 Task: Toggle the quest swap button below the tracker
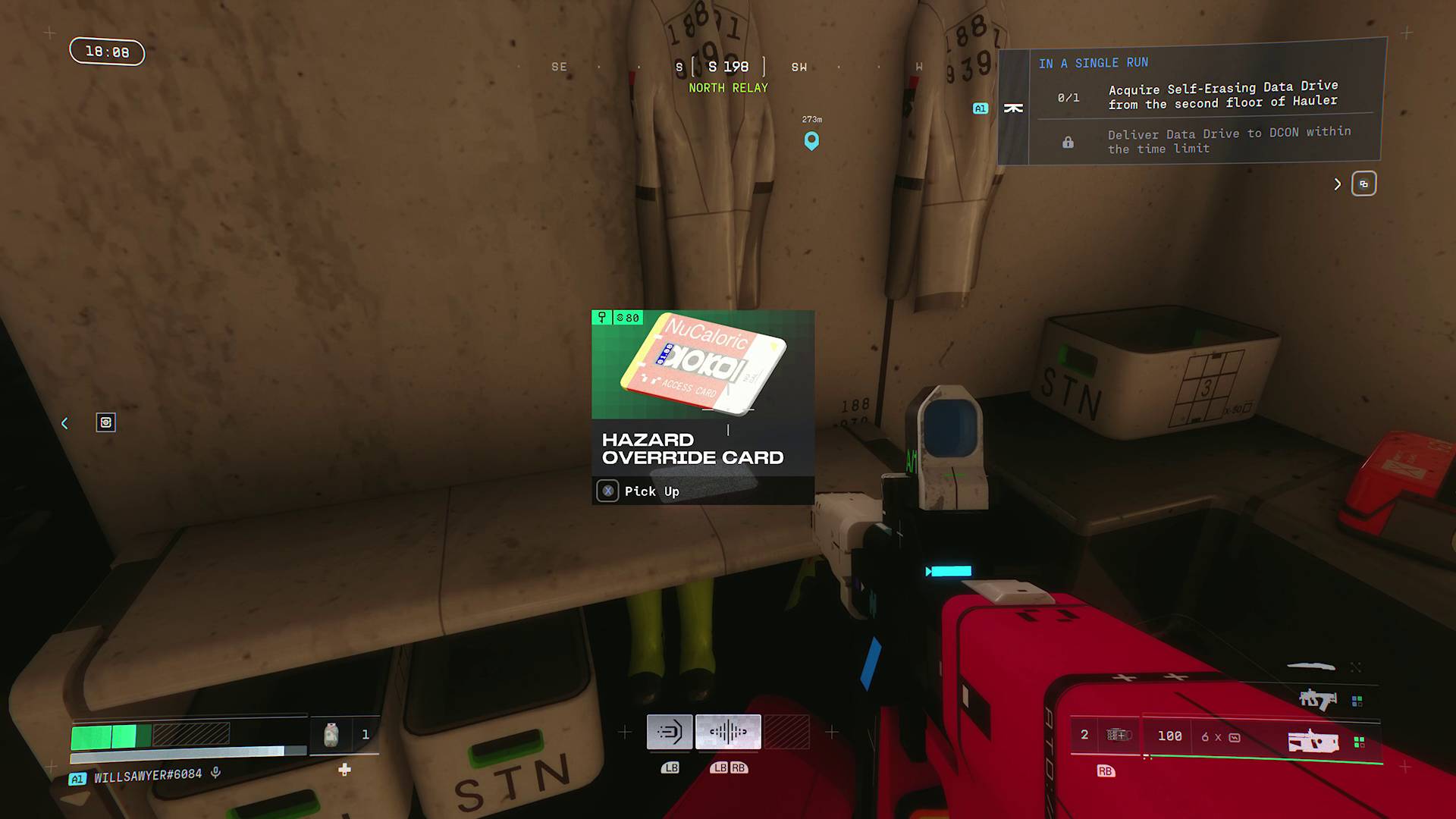tap(1364, 184)
